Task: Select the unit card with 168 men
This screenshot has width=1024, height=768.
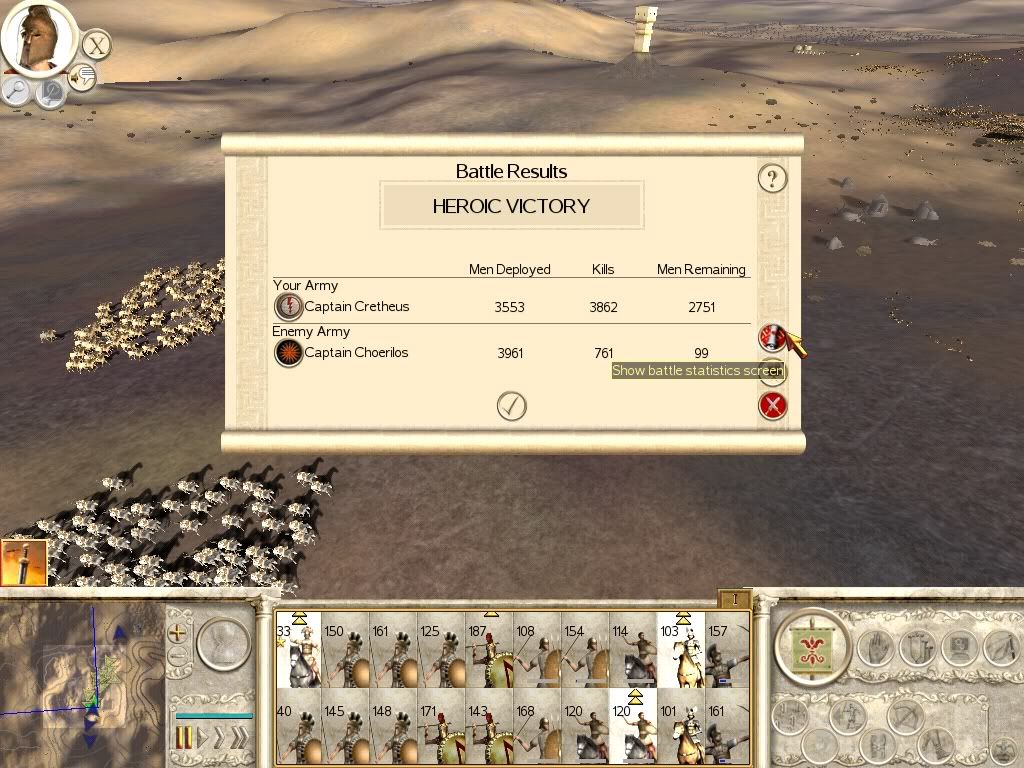Action: 537,729
